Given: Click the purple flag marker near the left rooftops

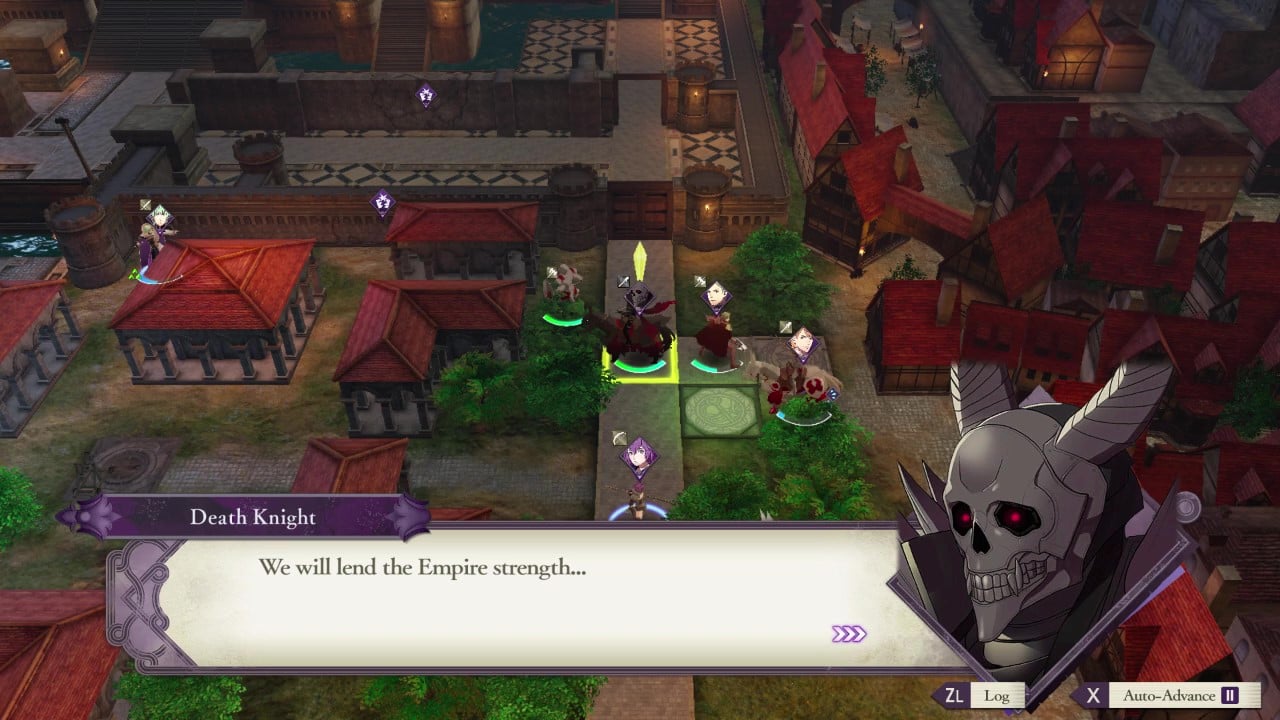Looking at the screenshot, I should pyautogui.click(x=380, y=202).
